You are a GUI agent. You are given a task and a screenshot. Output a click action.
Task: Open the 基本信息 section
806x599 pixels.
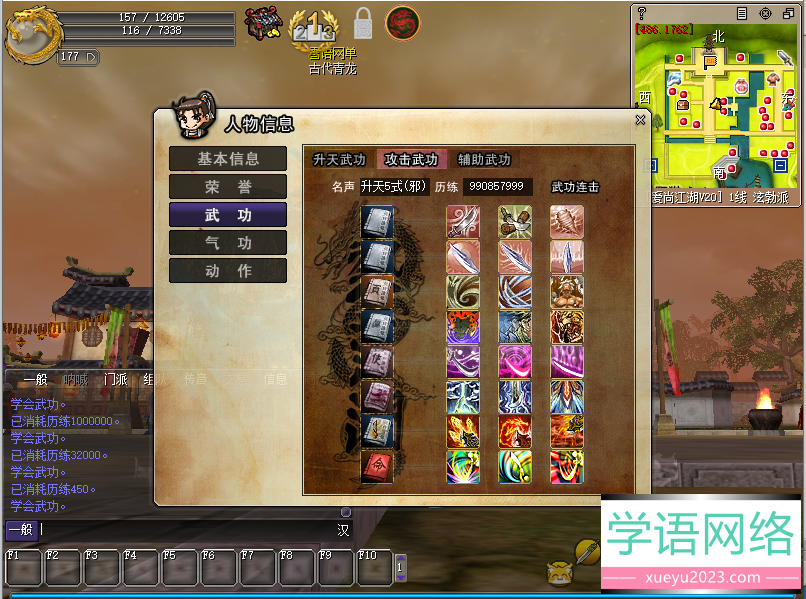click(228, 159)
